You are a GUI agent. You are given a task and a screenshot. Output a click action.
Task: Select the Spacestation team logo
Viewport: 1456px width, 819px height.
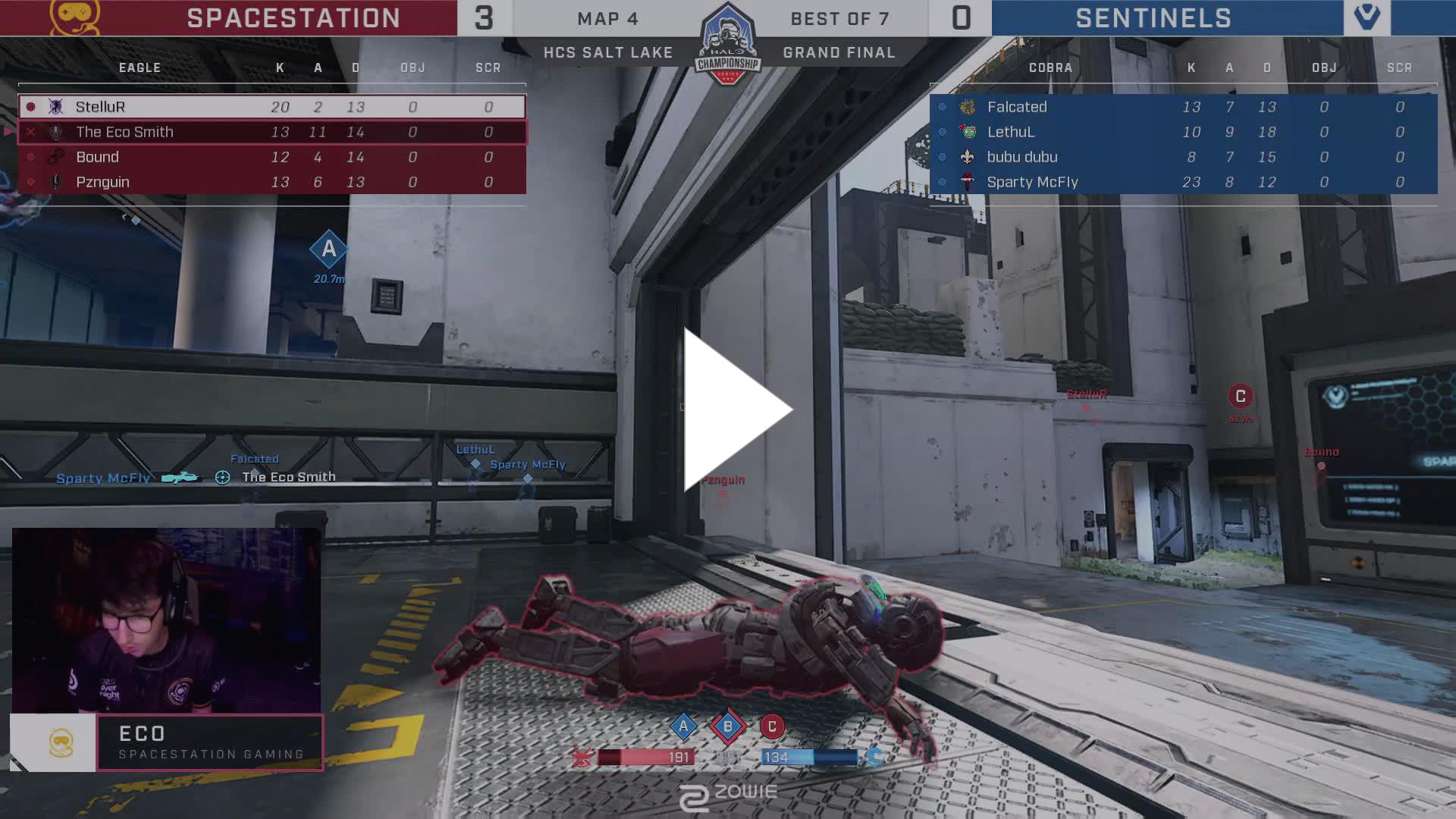tap(74, 17)
